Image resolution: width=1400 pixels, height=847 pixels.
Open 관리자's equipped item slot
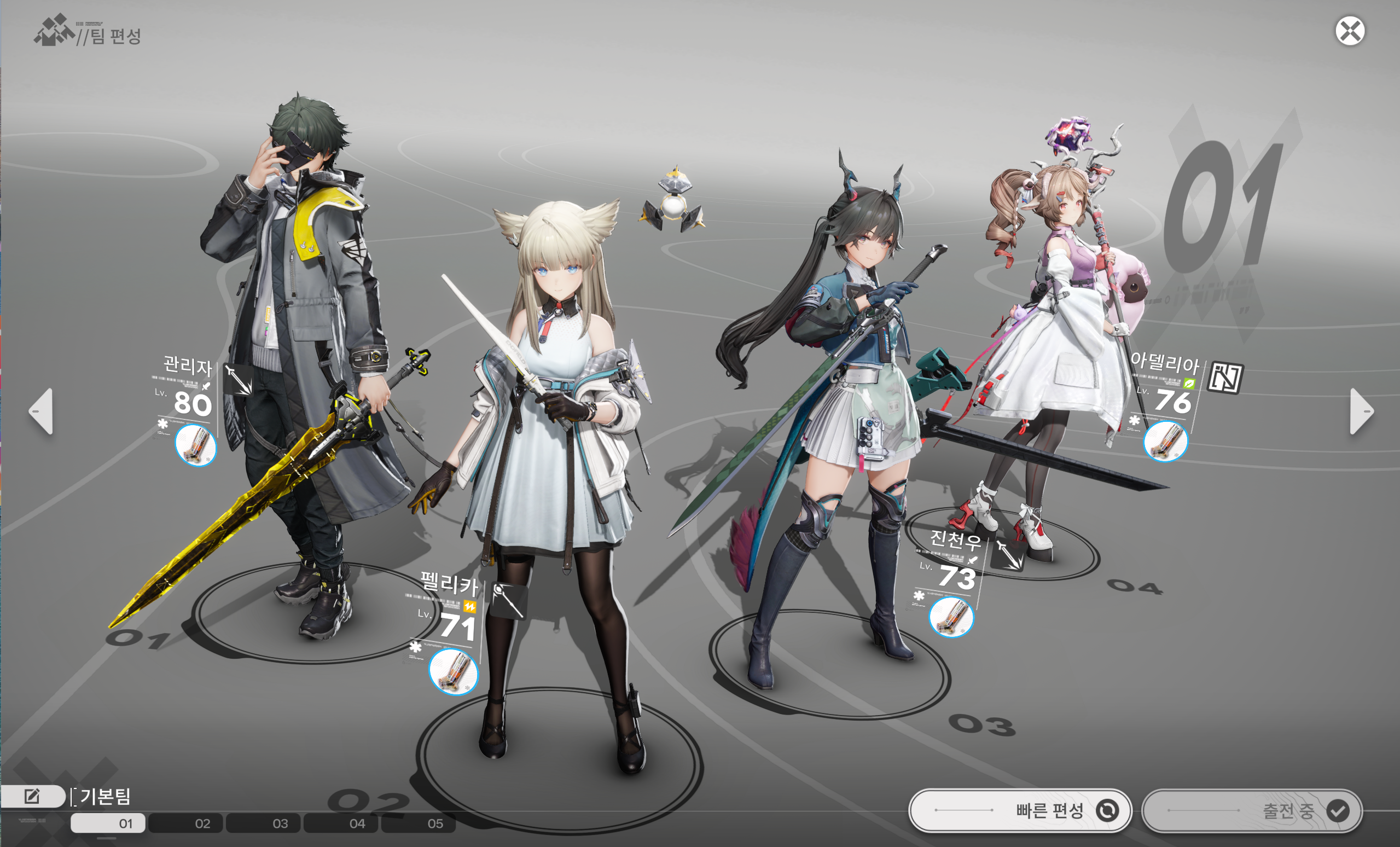pyautogui.click(x=195, y=445)
